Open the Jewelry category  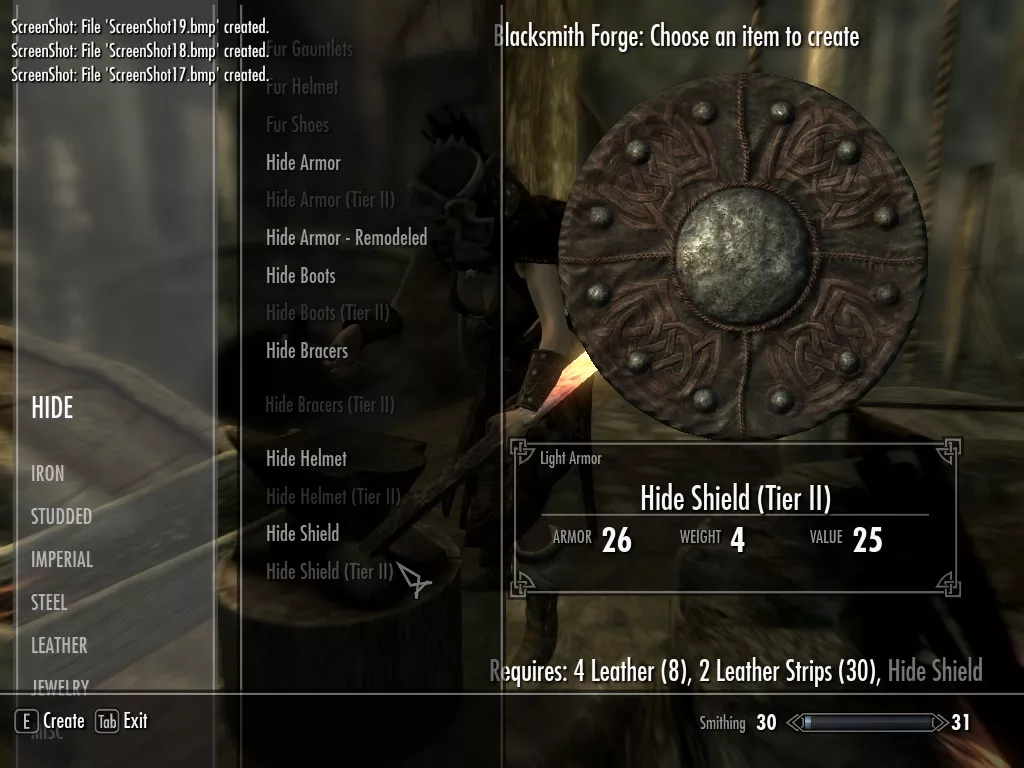[60, 687]
